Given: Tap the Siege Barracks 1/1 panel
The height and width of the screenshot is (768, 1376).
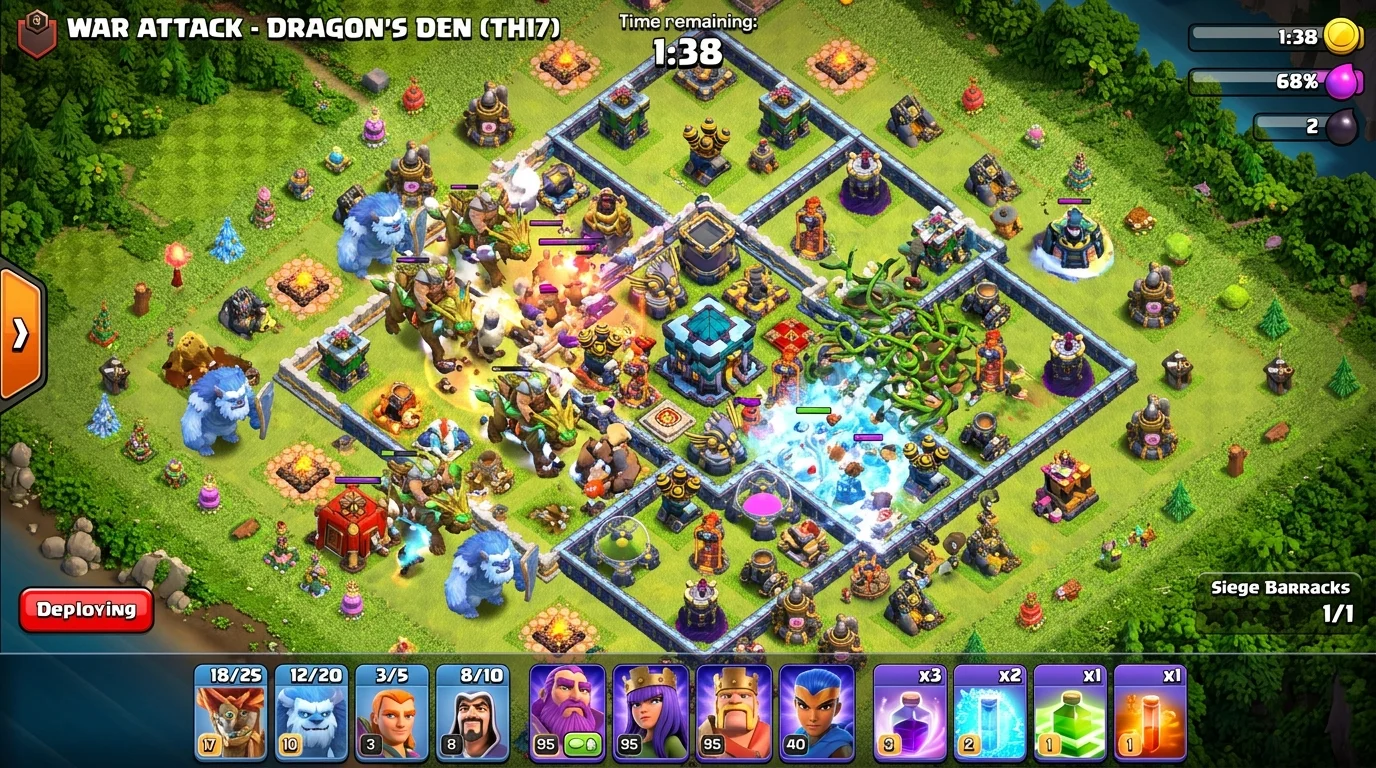Looking at the screenshot, I should click(1280, 600).
